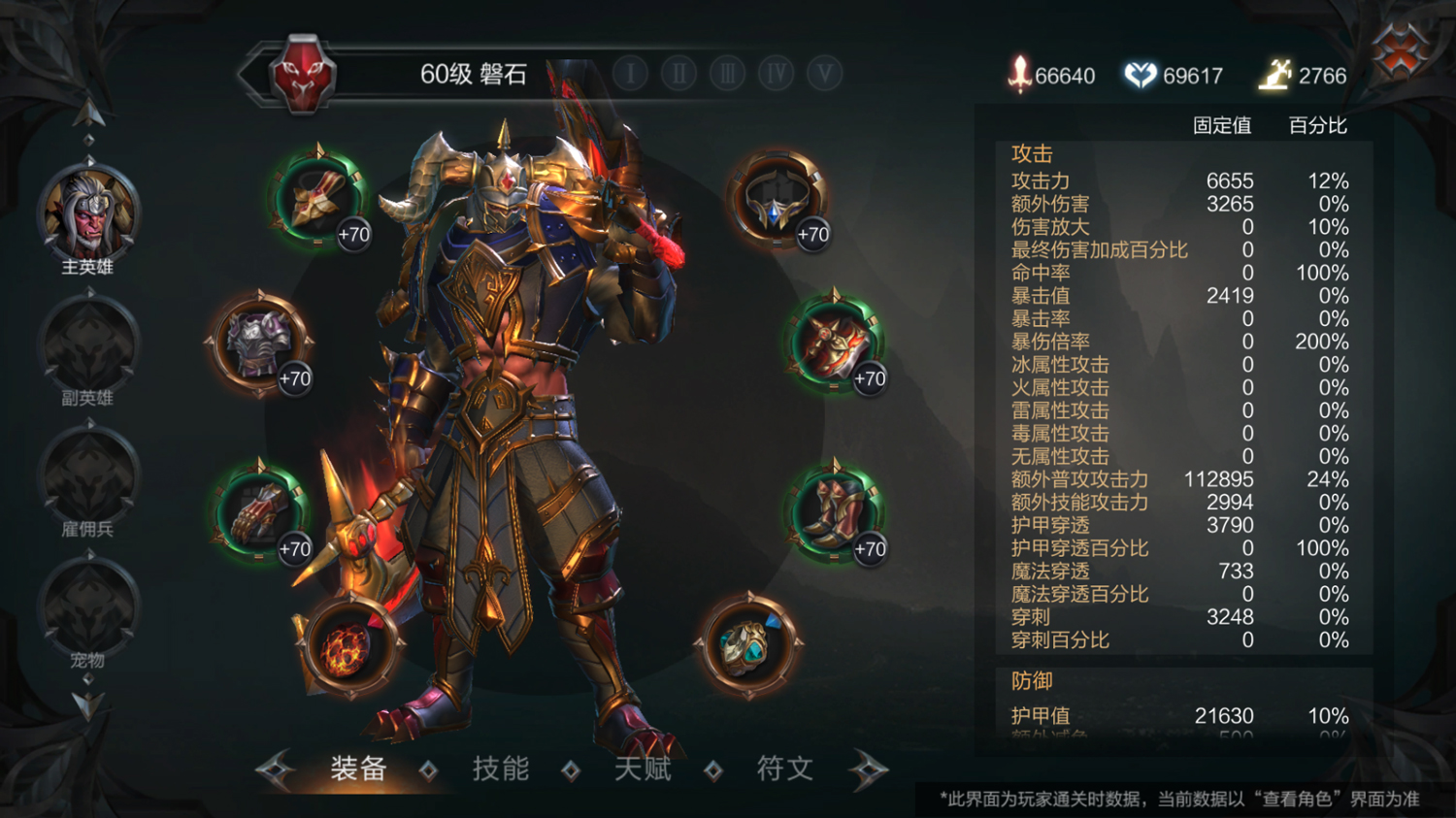The height and width of the screenshot is (818, 1456).
Task: Inspect the gauntlet glove equipment slot
Action: point(259,512)
